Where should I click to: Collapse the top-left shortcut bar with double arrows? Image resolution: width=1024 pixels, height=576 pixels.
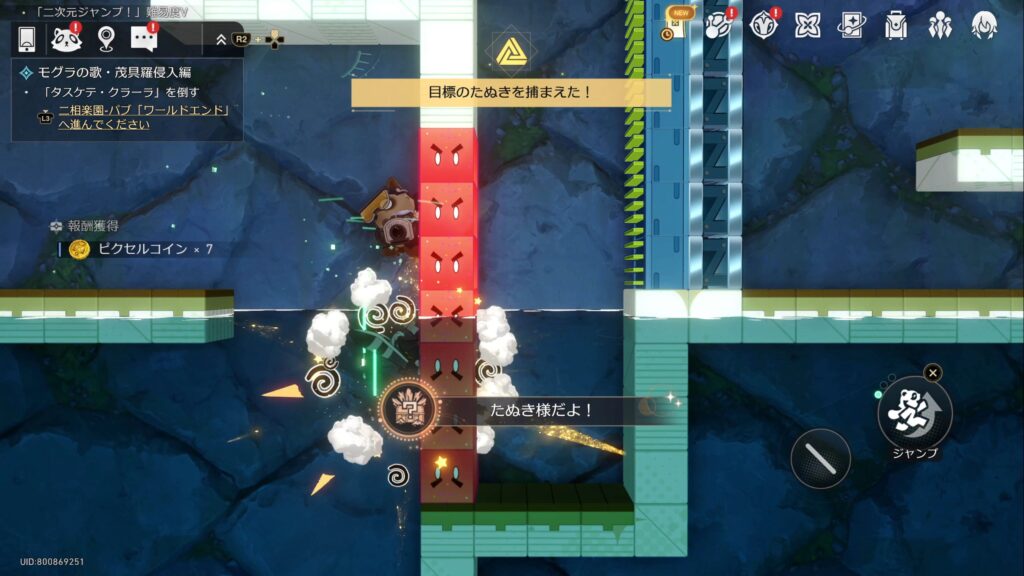pyautogui.click(x=221, y=39)
